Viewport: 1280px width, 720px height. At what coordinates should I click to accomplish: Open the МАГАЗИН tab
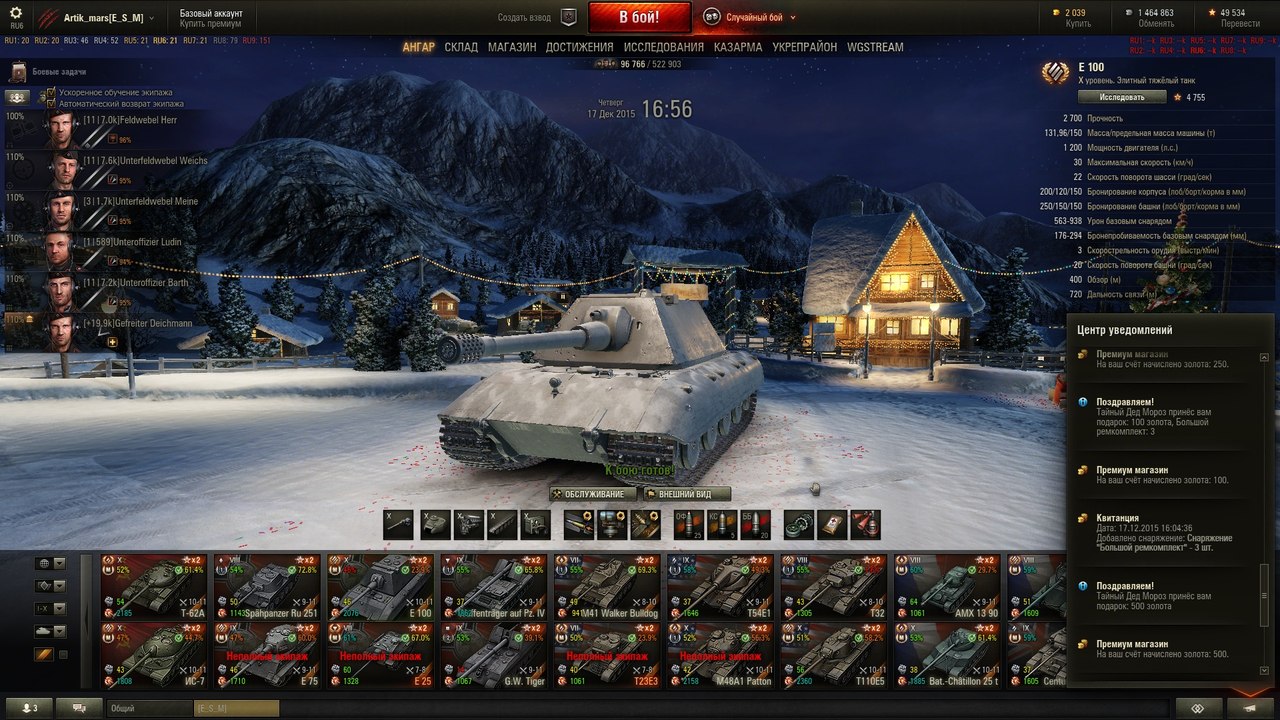click(x=512, y=47)
